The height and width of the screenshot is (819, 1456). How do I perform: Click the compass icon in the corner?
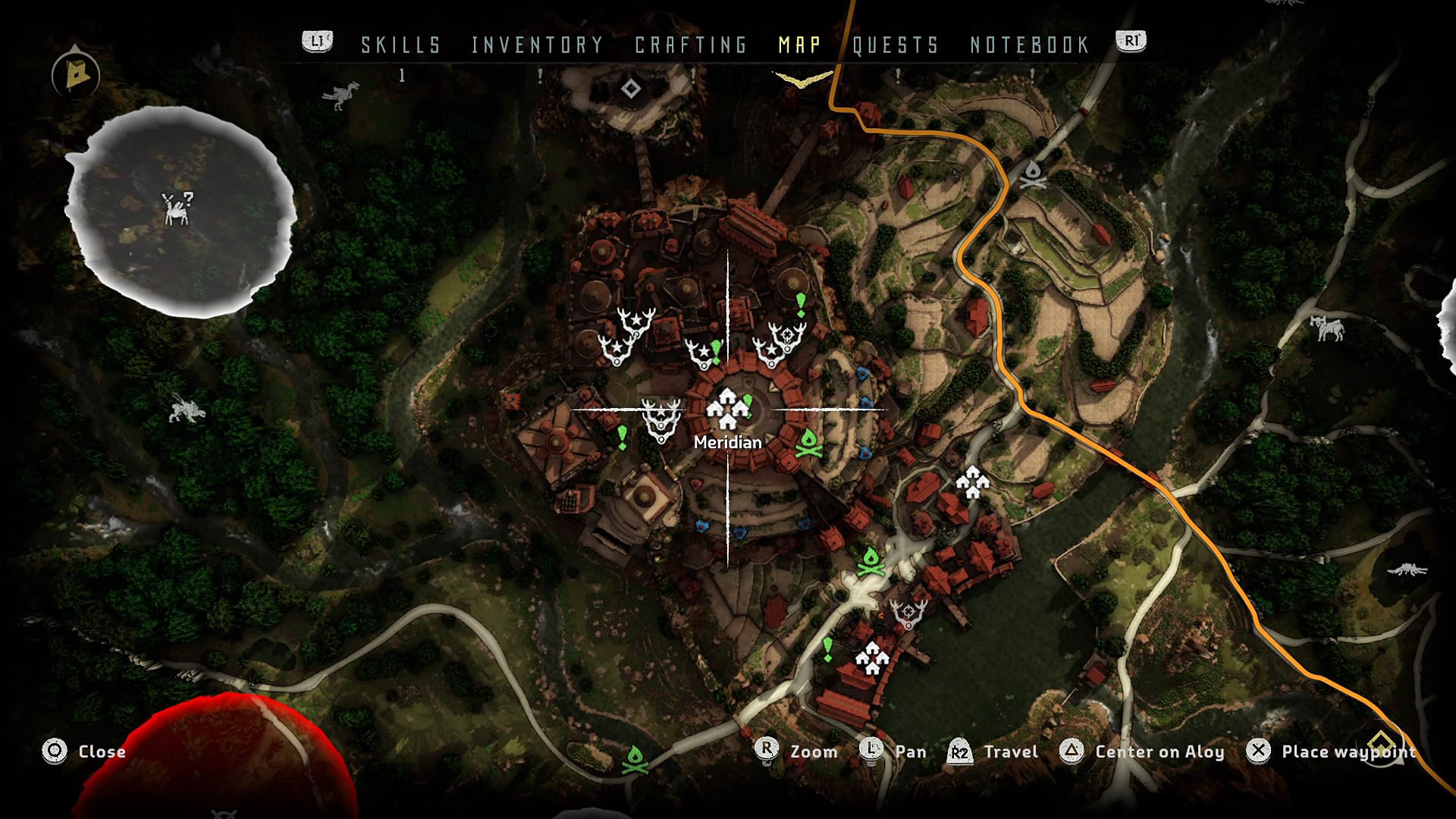pos(76,74)
